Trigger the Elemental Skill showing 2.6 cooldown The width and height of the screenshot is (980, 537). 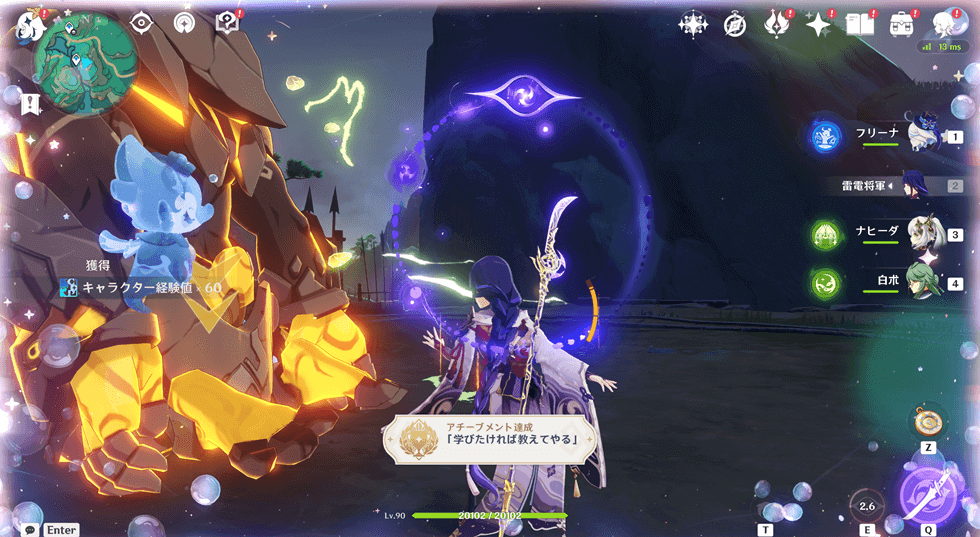tap(867, 506)
